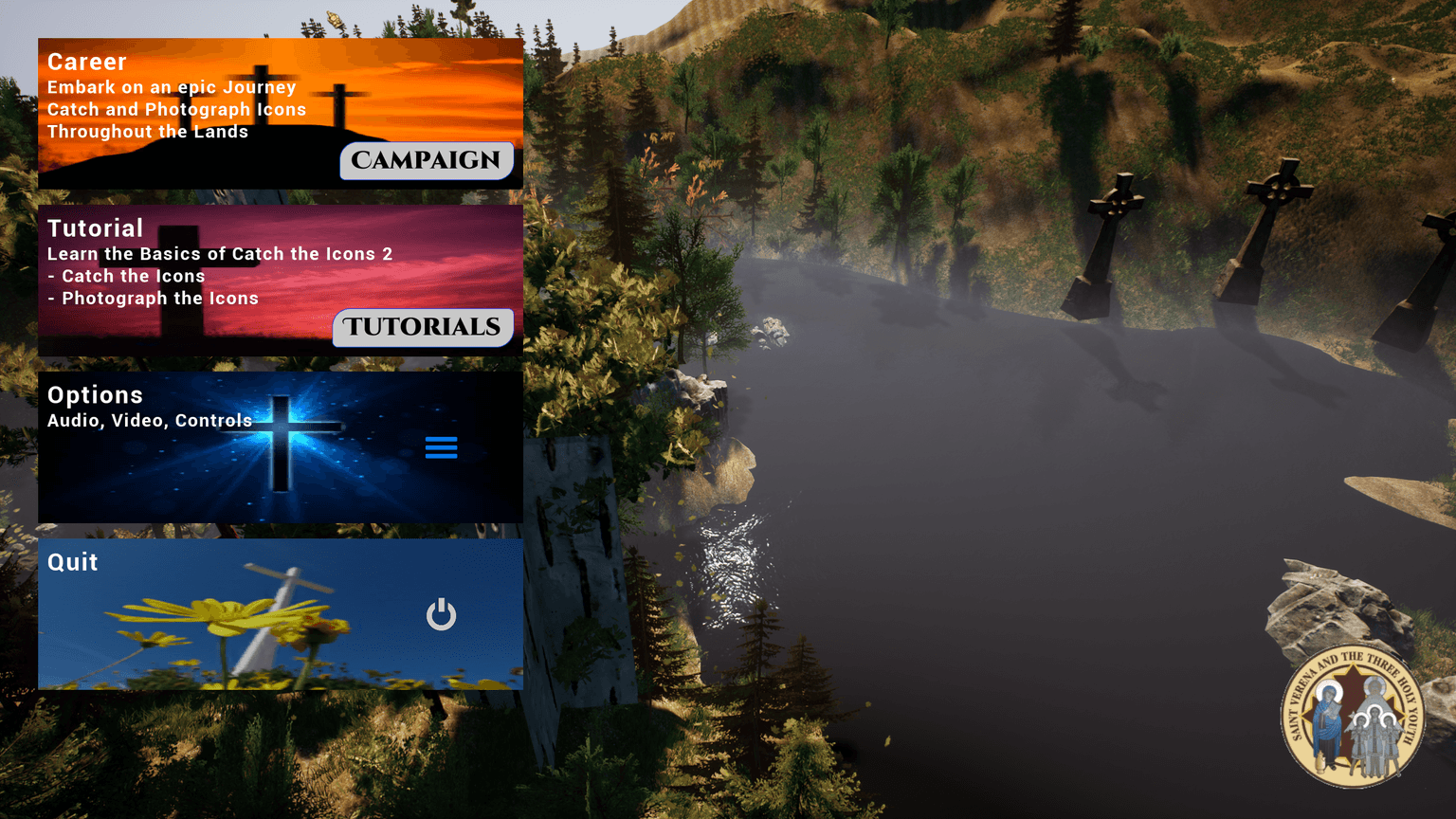Click 'Throughout the Lands' text in Career panel
Screen dimensions: 1456x819
(x=148, y=132)
